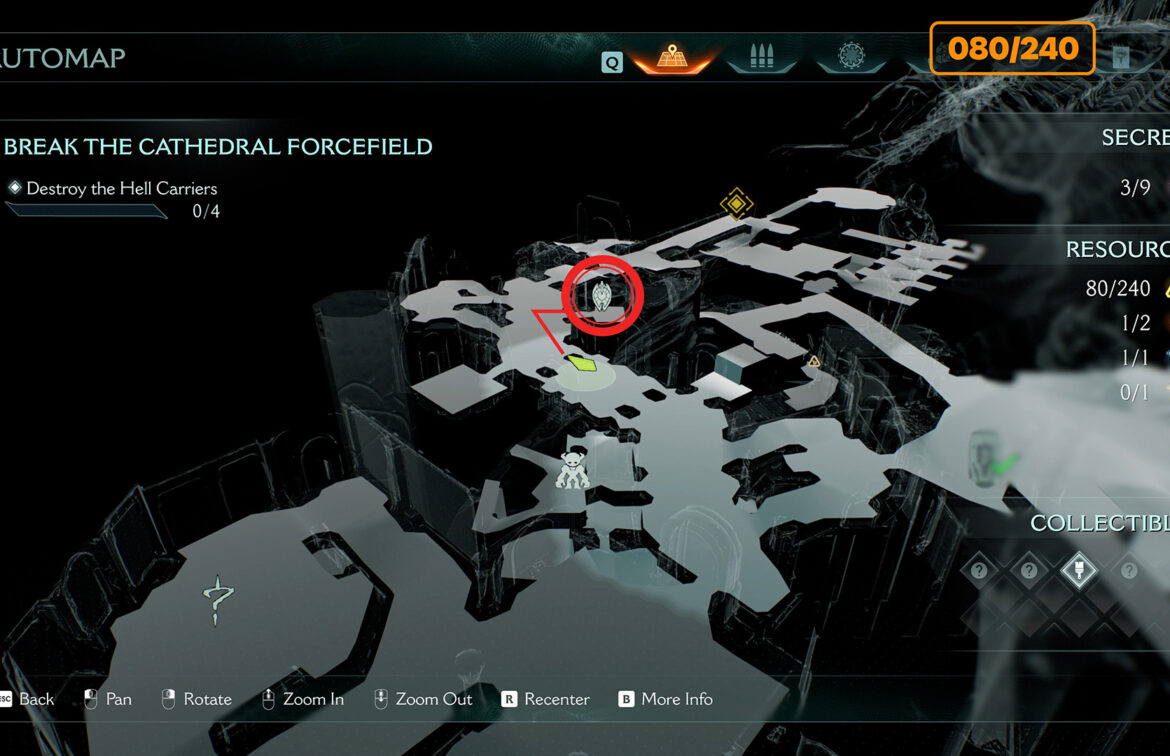Switch to the three-bullets arsenal tab
The image size is (1170, 756).
tap(760, 57)
